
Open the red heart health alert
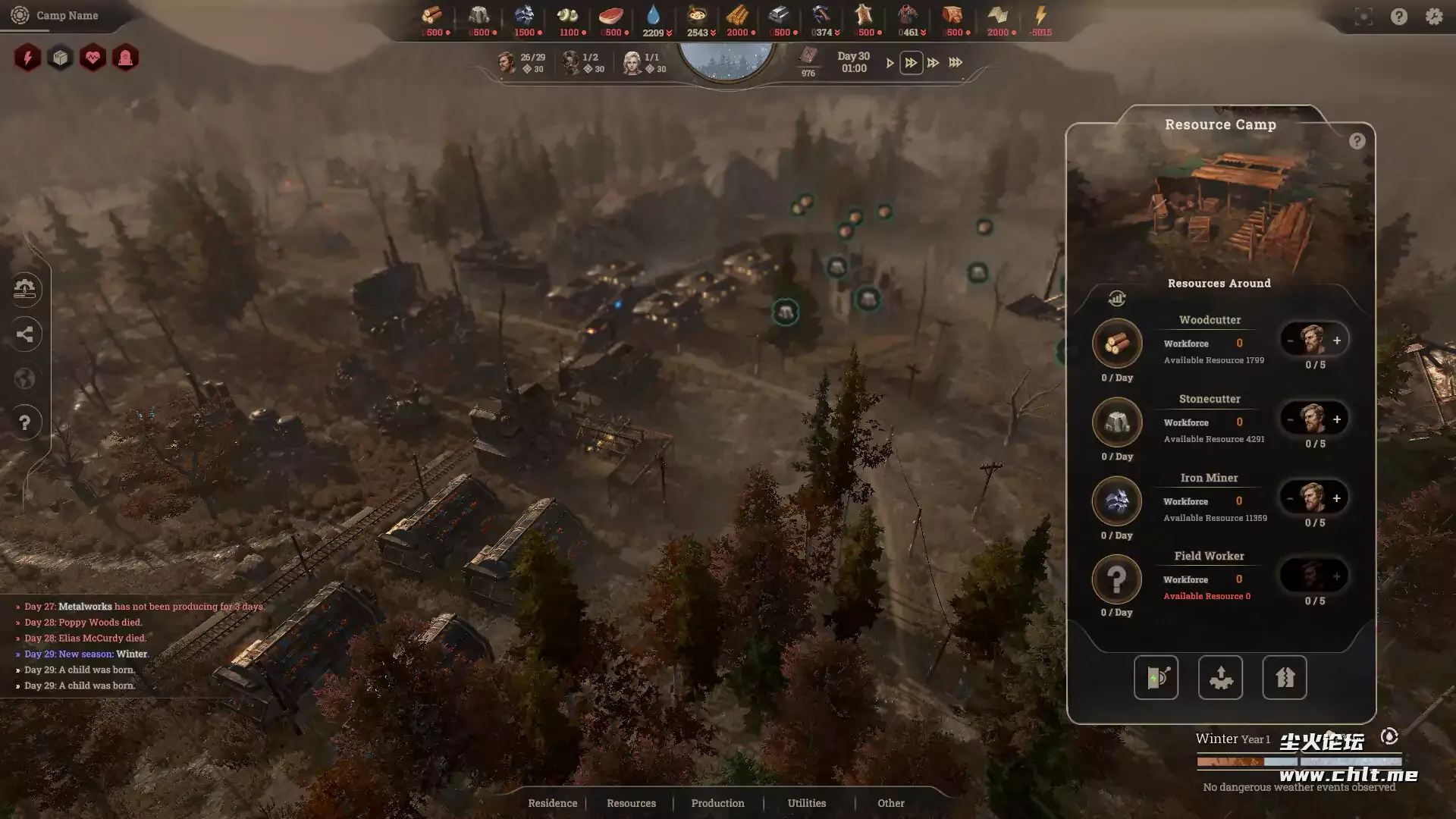pyautogui.click(x=93, y=58)
